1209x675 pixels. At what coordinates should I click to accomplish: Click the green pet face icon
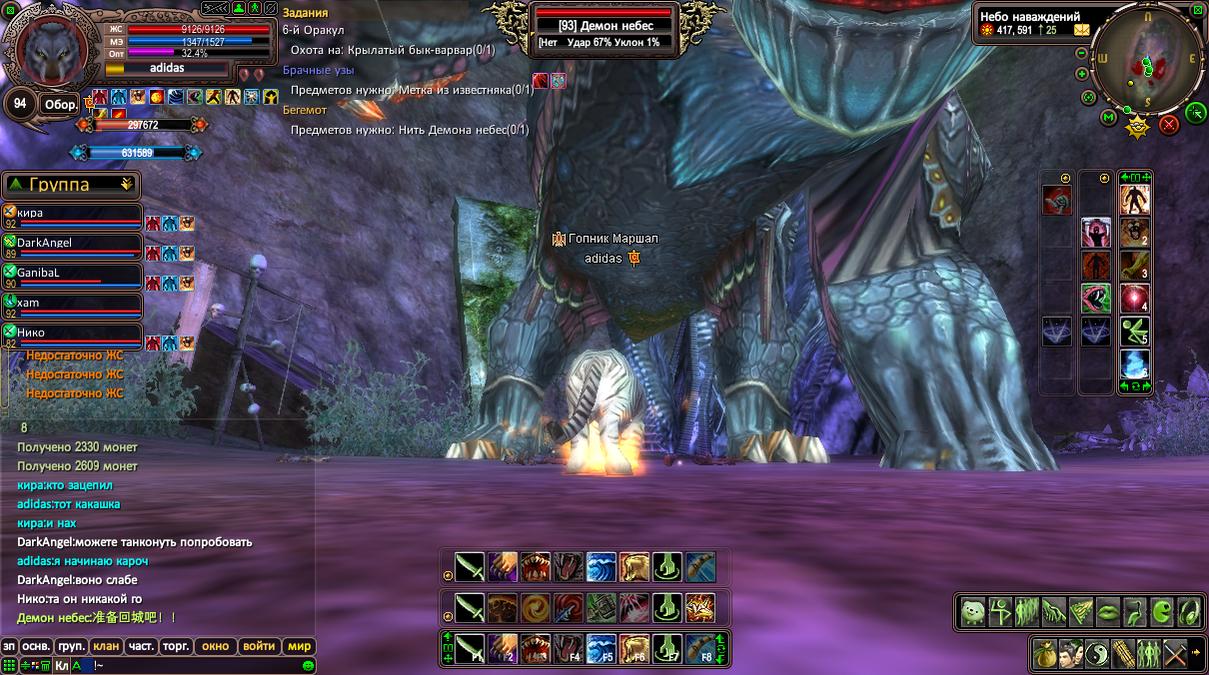tap(973, 611)
